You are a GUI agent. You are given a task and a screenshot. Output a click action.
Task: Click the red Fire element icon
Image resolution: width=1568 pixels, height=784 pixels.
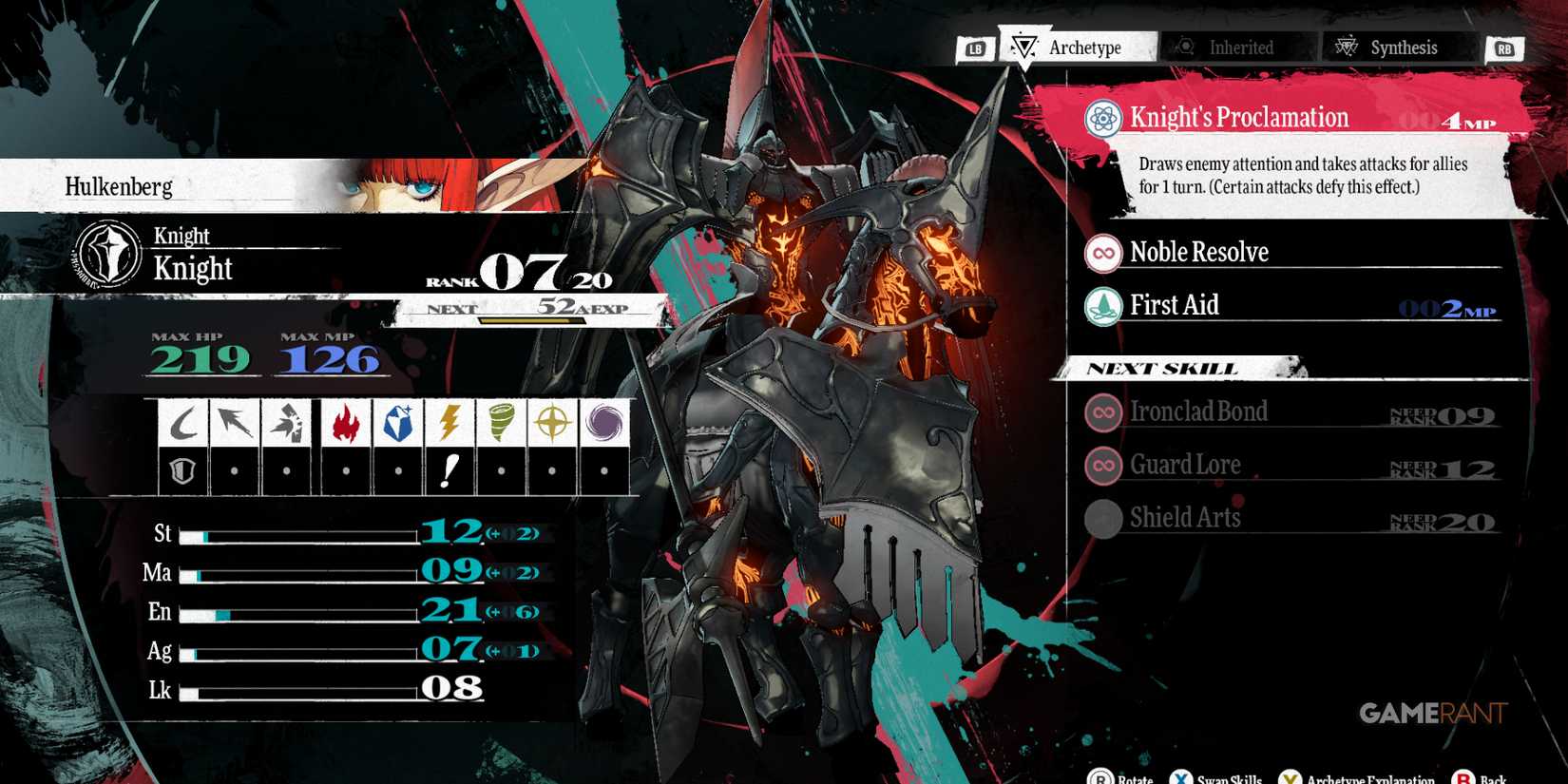(x=344, y=421)
